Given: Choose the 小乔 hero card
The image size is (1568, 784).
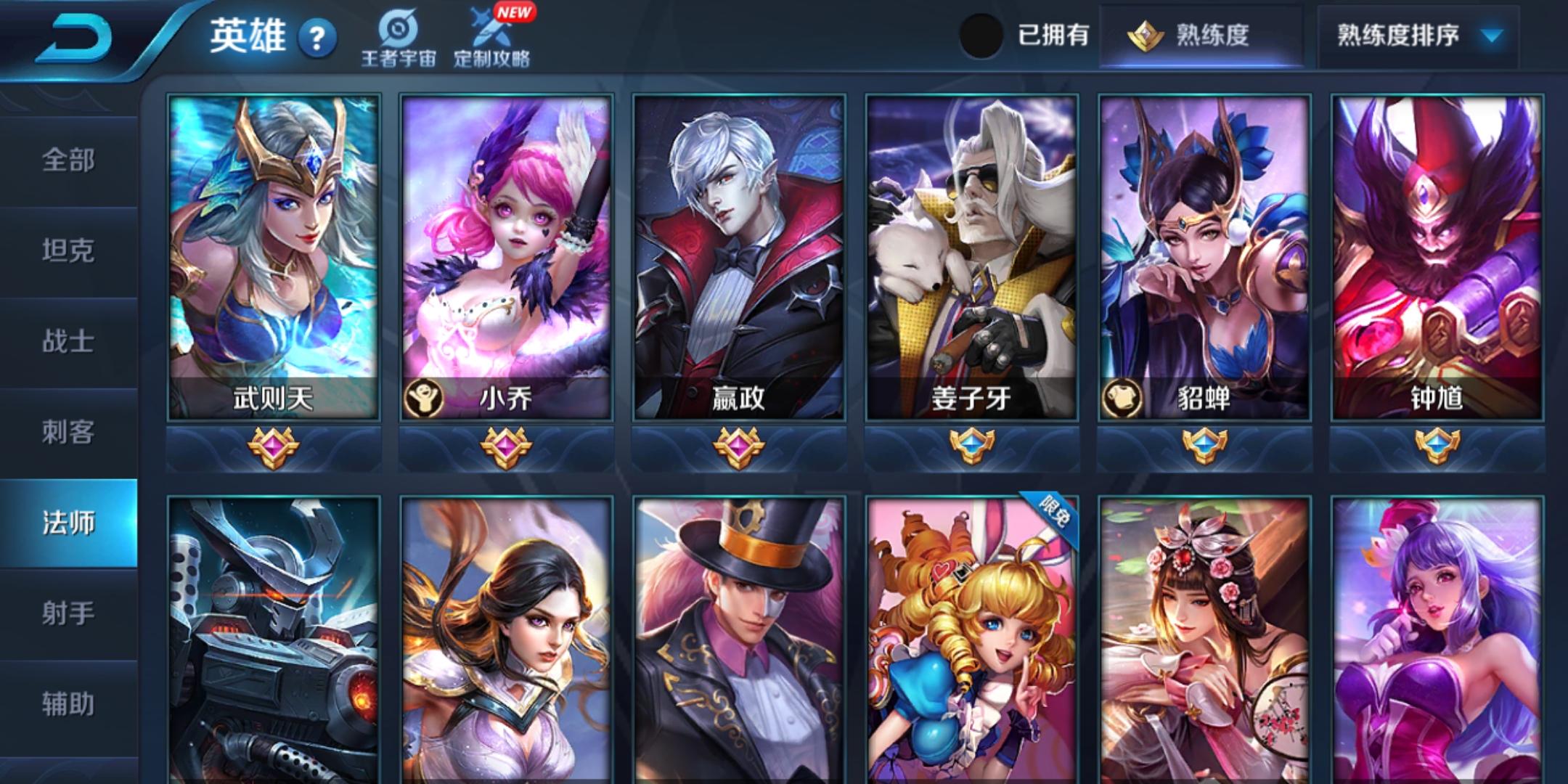Looking at the screenshot, I should point(506,258).
